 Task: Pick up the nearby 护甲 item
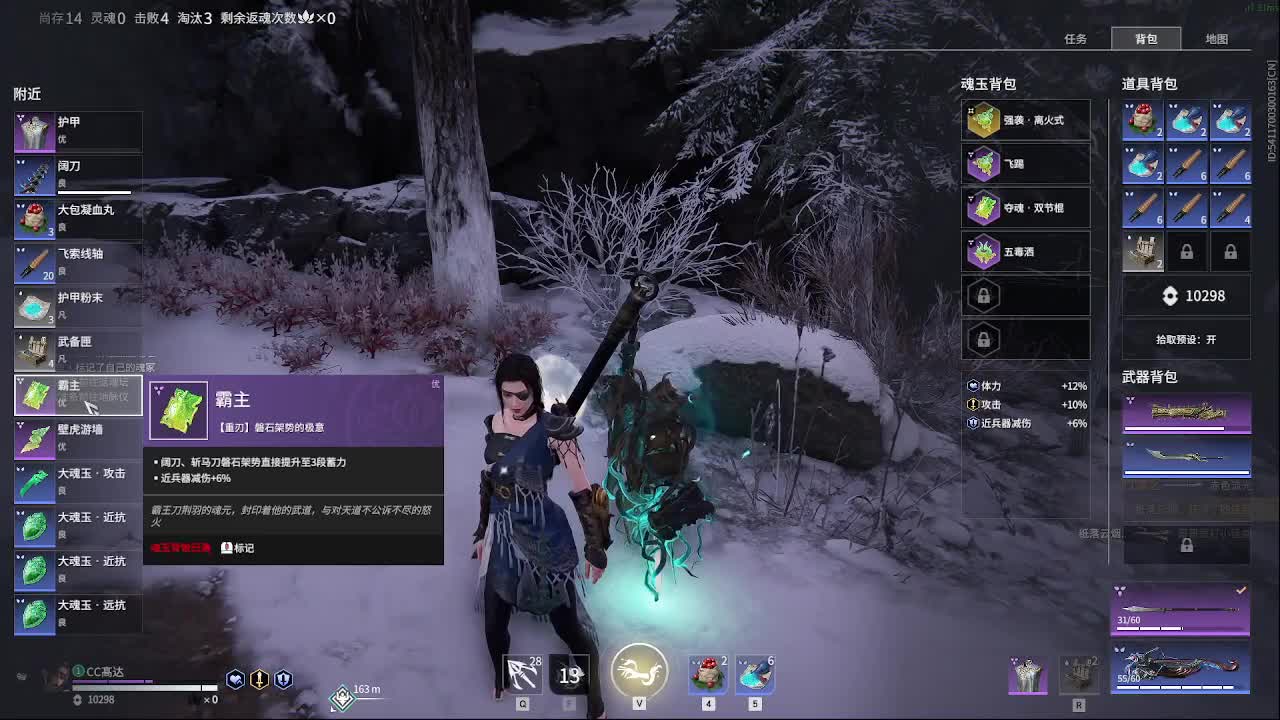[78, 132]
